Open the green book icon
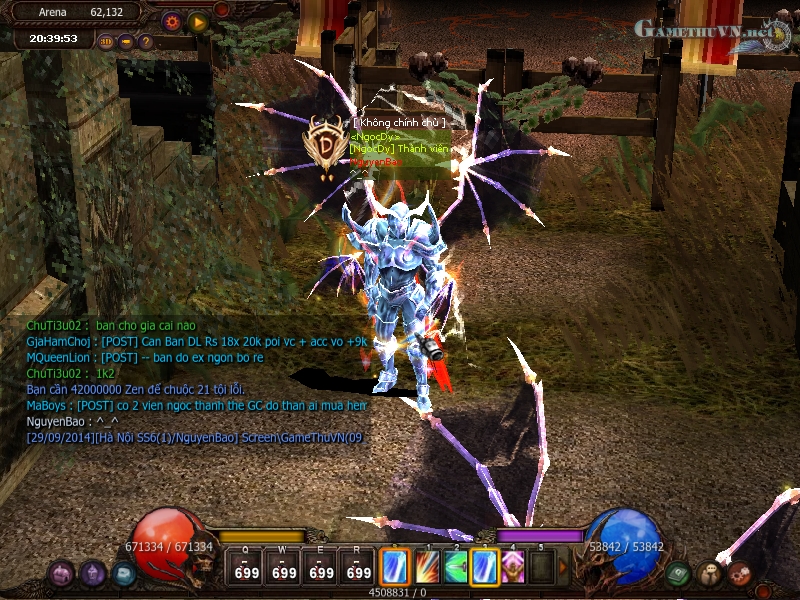The image size is (800, 600). (678, 574)
